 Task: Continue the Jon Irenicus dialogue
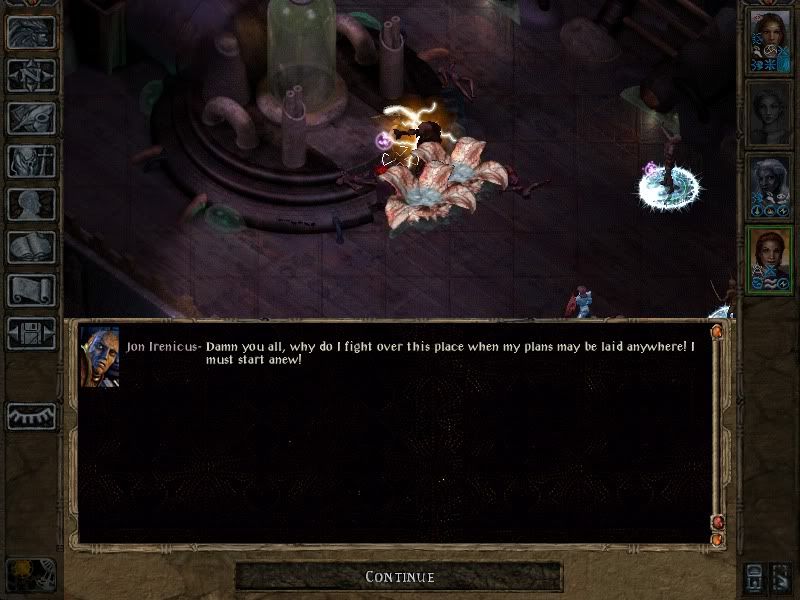click(x=399, y=577)
